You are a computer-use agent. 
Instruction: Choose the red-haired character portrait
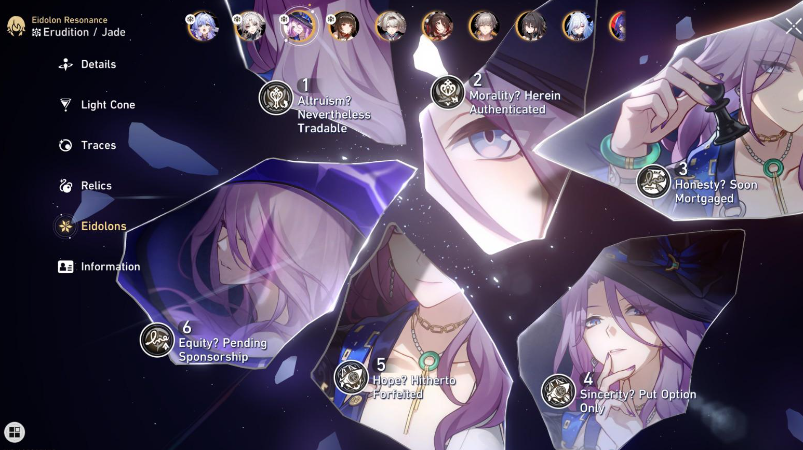coord(437,26)
